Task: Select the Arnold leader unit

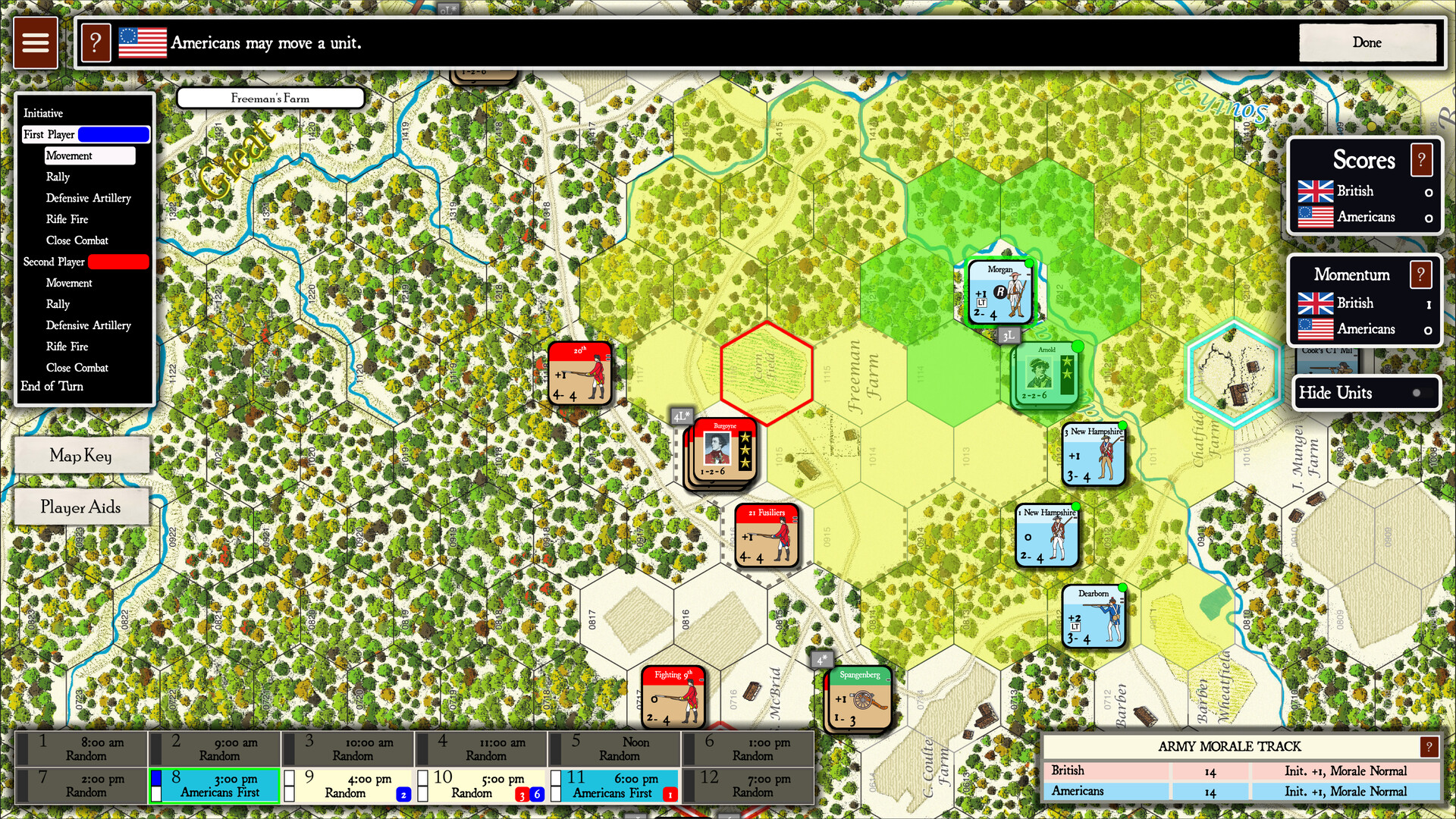Action: (1047, 375)
